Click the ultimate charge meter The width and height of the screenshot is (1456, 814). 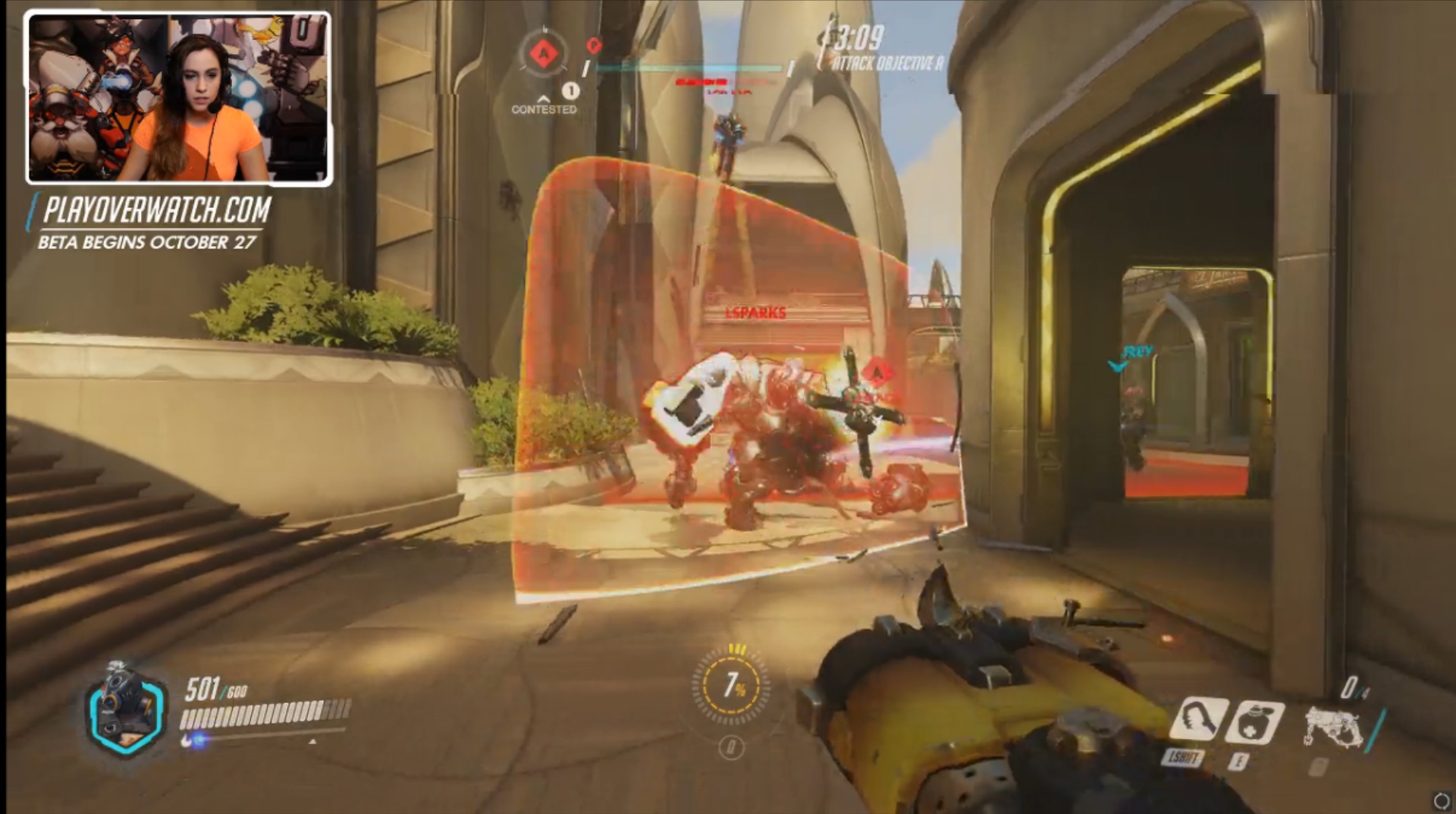(x=731, y=687)
